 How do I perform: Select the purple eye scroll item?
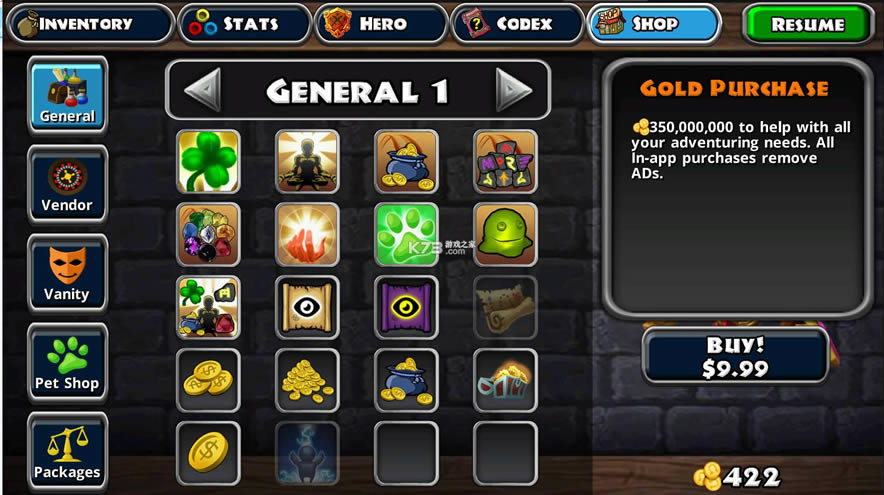point(406,307)
